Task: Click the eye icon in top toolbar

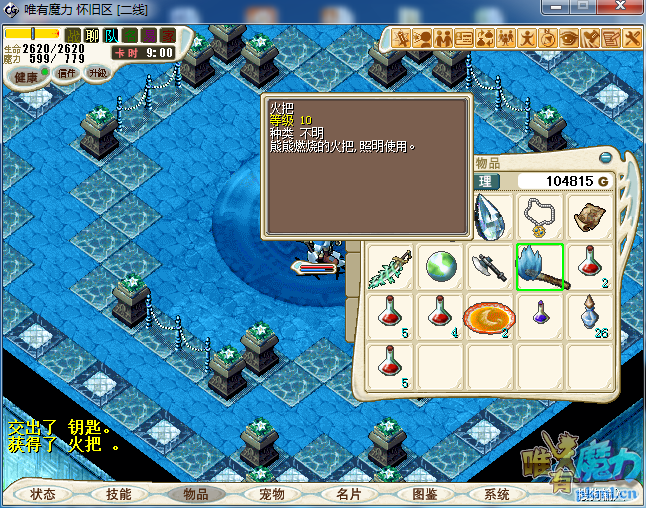Action: coord(569,39)
